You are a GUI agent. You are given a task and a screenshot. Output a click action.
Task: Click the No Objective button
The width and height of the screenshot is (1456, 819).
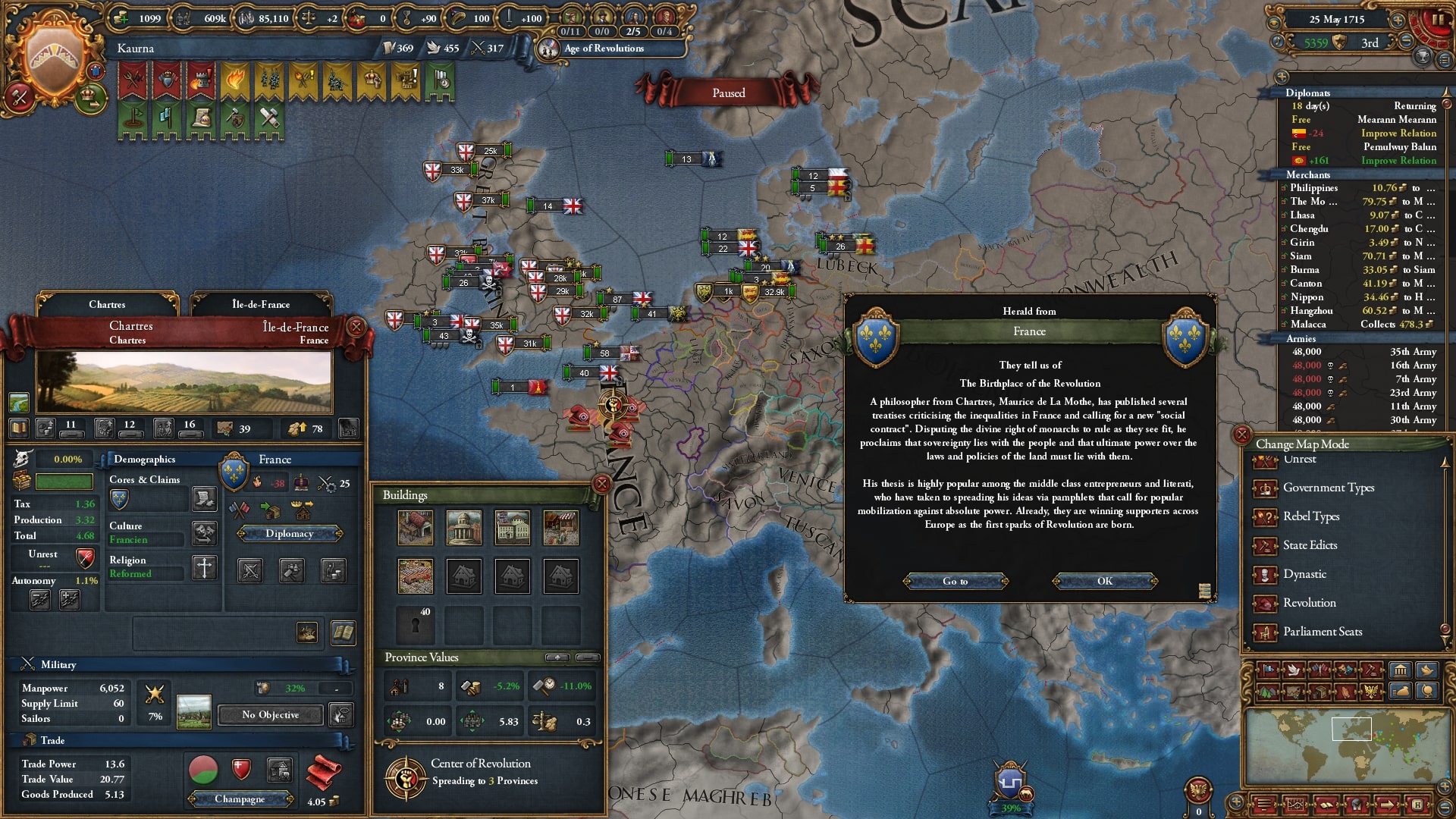(270, 715)
